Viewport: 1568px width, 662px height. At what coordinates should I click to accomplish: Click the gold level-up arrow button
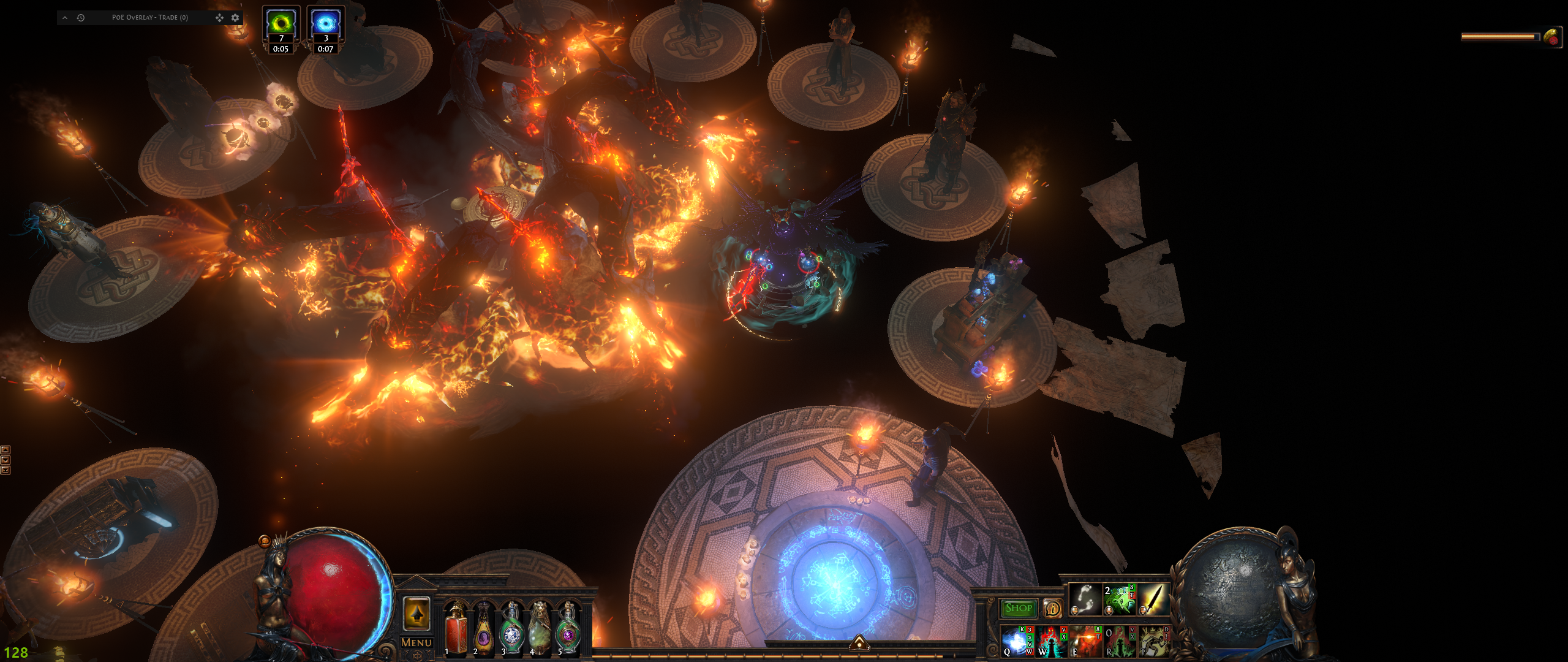point(417,613)
